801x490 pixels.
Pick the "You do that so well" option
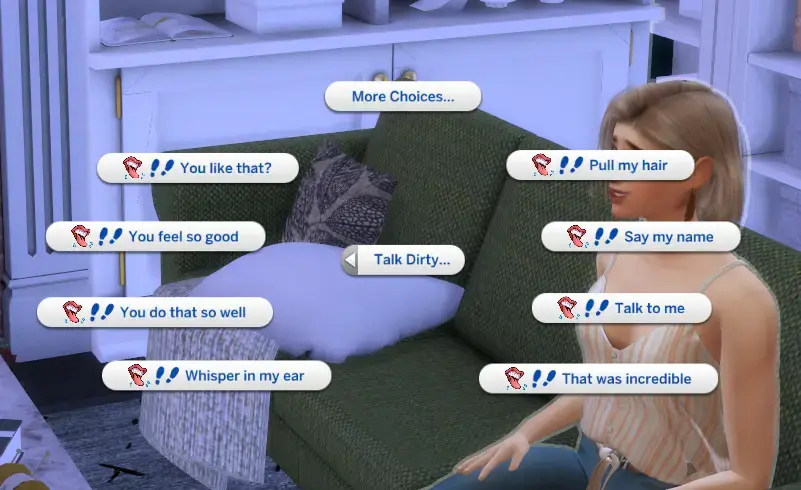[x=155, y=312]
